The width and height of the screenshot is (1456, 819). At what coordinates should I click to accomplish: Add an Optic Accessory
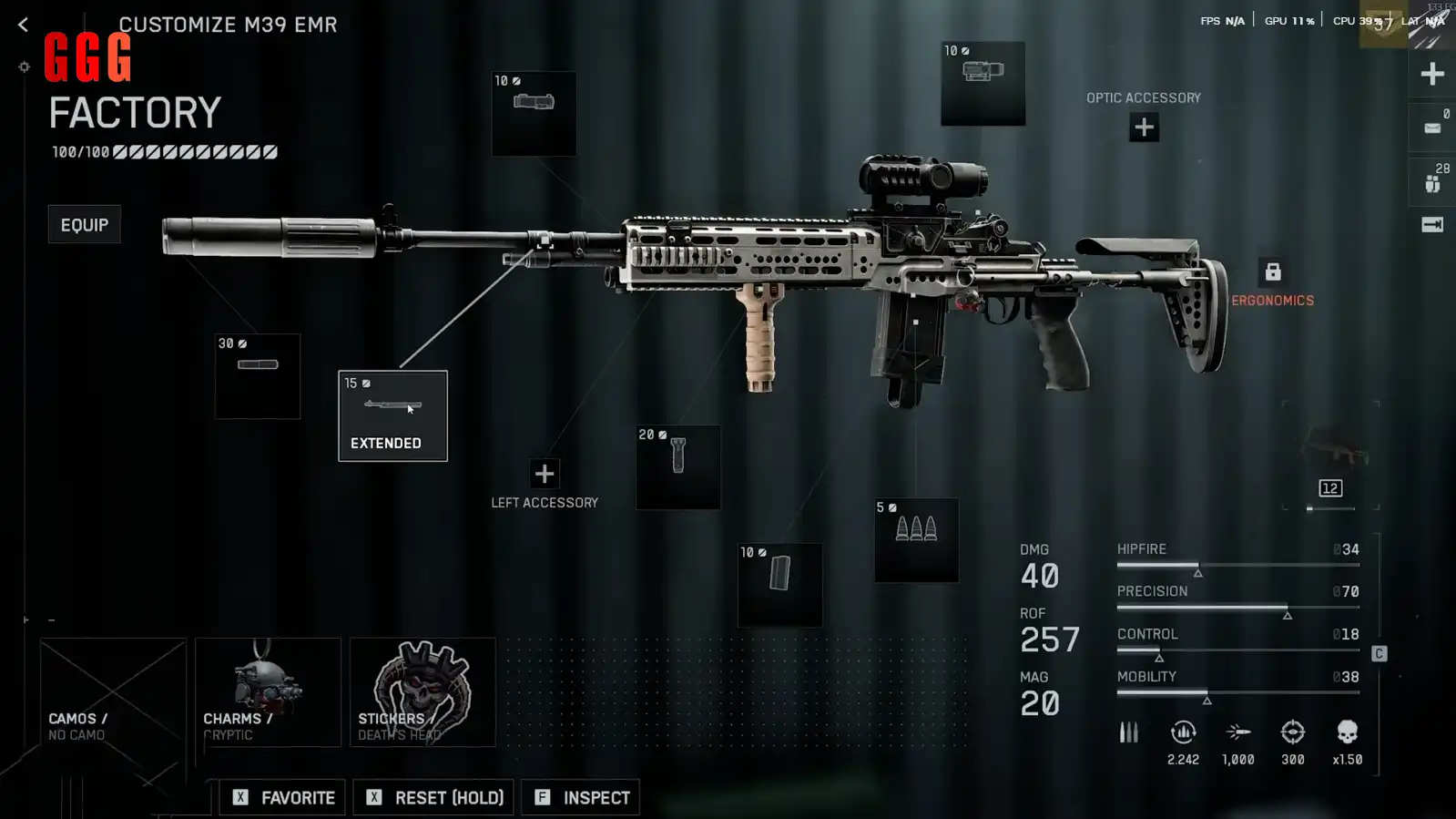(1144, 128)
